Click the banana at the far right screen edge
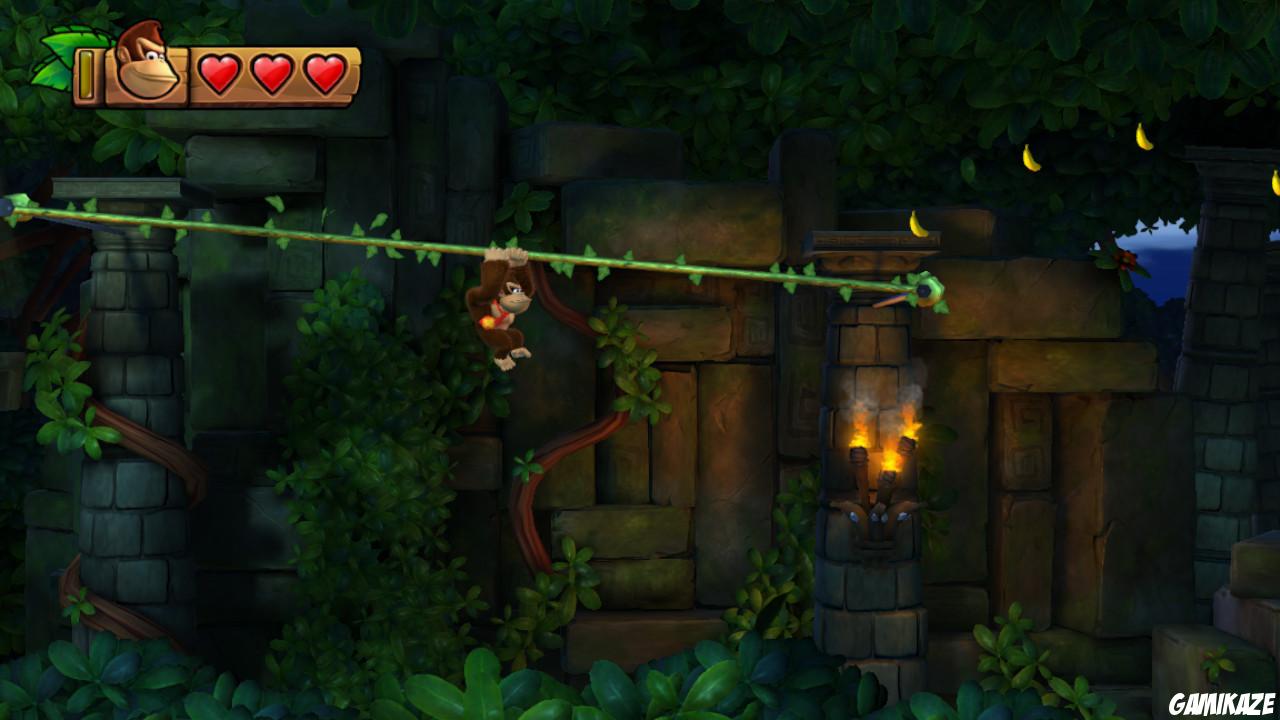1280x720 pixels. (x=1275, y=182)
